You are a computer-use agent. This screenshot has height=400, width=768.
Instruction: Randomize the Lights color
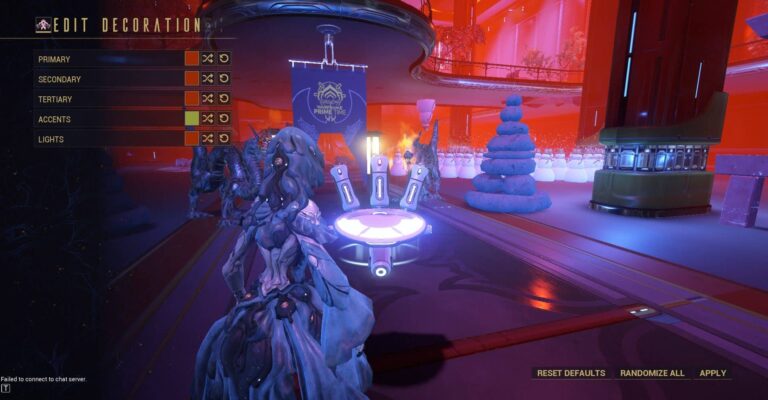tap(208, 139)
